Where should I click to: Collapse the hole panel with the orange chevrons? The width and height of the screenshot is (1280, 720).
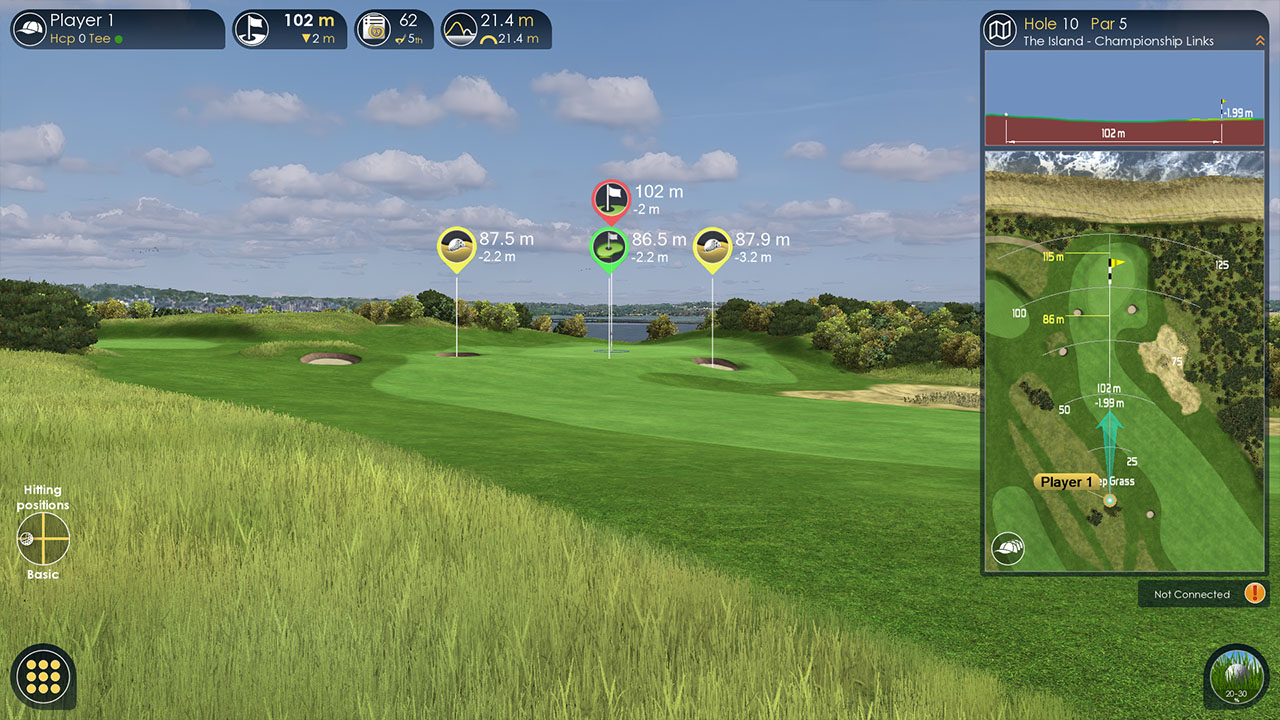coord(1260,41)
